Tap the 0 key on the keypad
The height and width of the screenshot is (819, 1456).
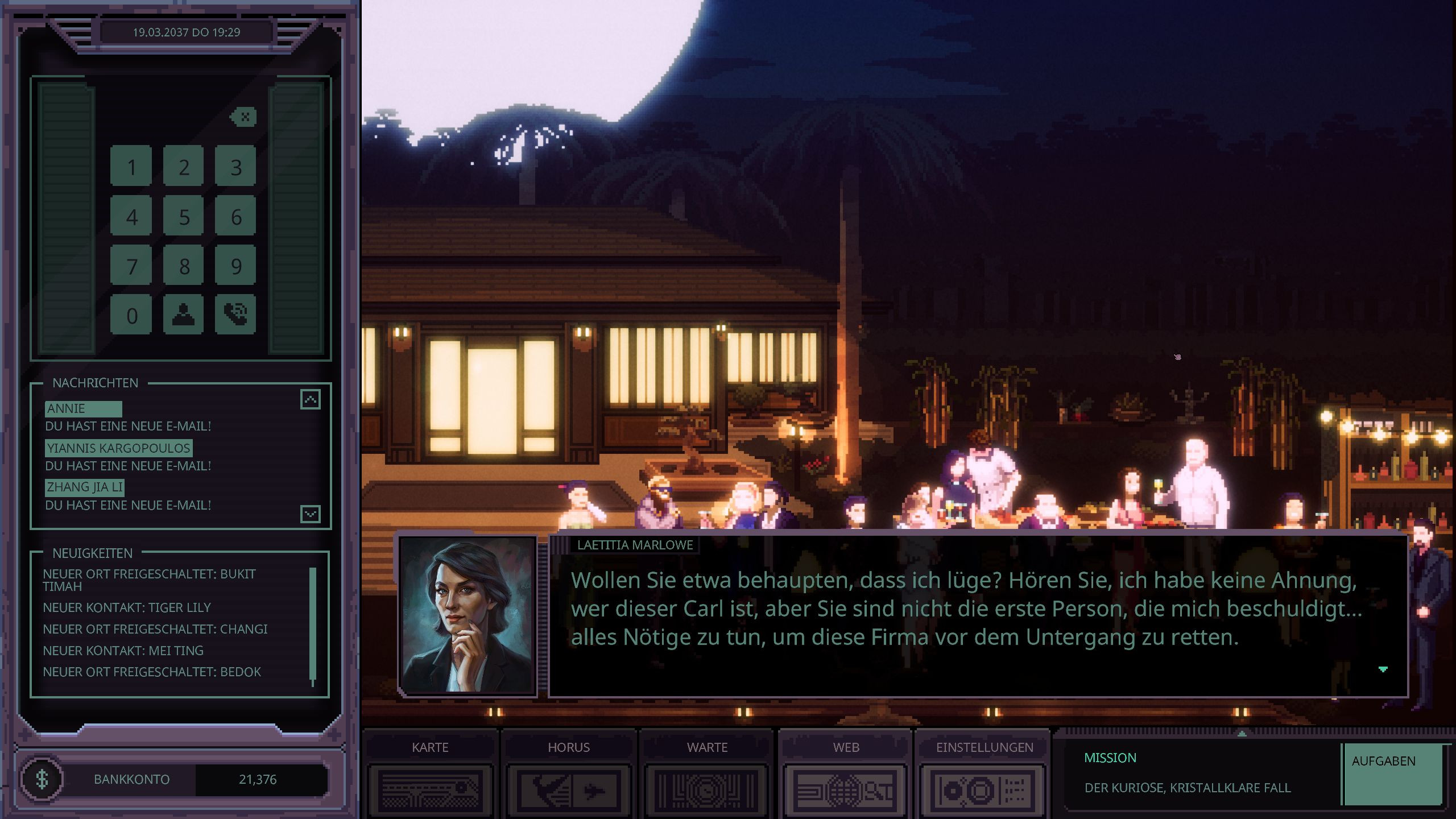(x=131, y=315)
